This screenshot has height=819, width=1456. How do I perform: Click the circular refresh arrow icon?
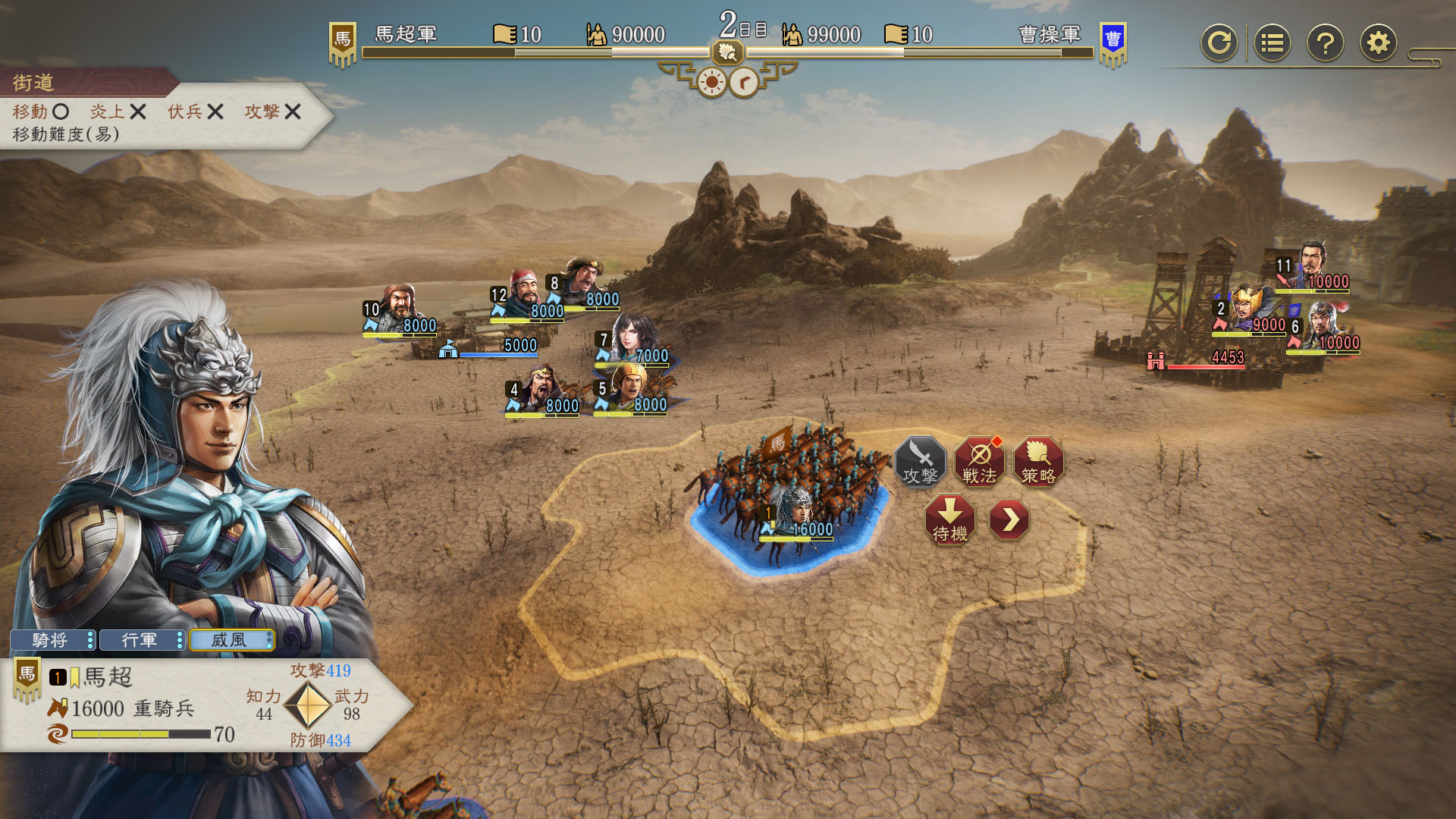1219,43
